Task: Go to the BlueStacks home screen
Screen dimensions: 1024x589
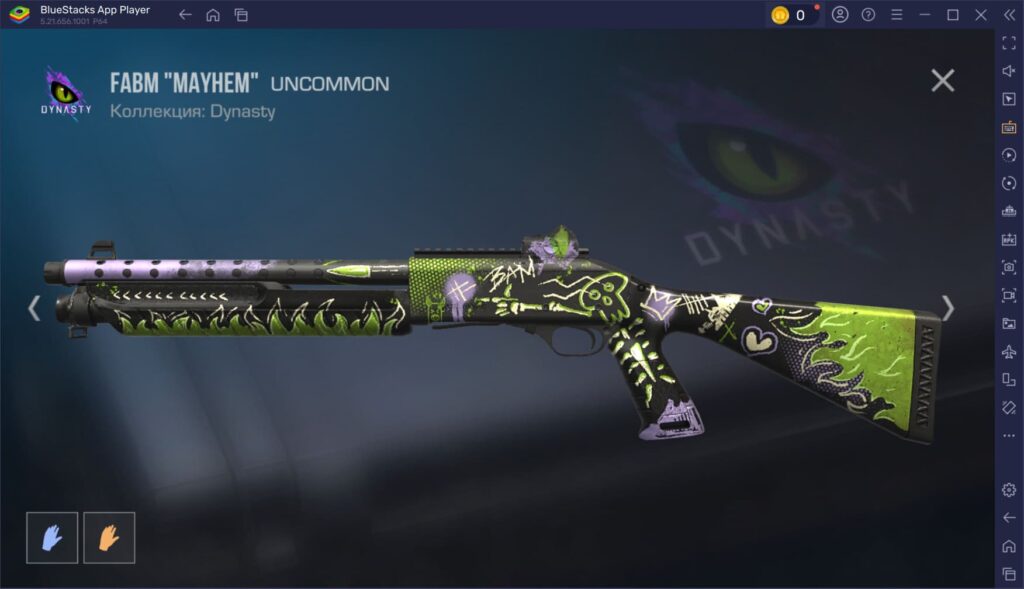Action: tap(212, 15)
